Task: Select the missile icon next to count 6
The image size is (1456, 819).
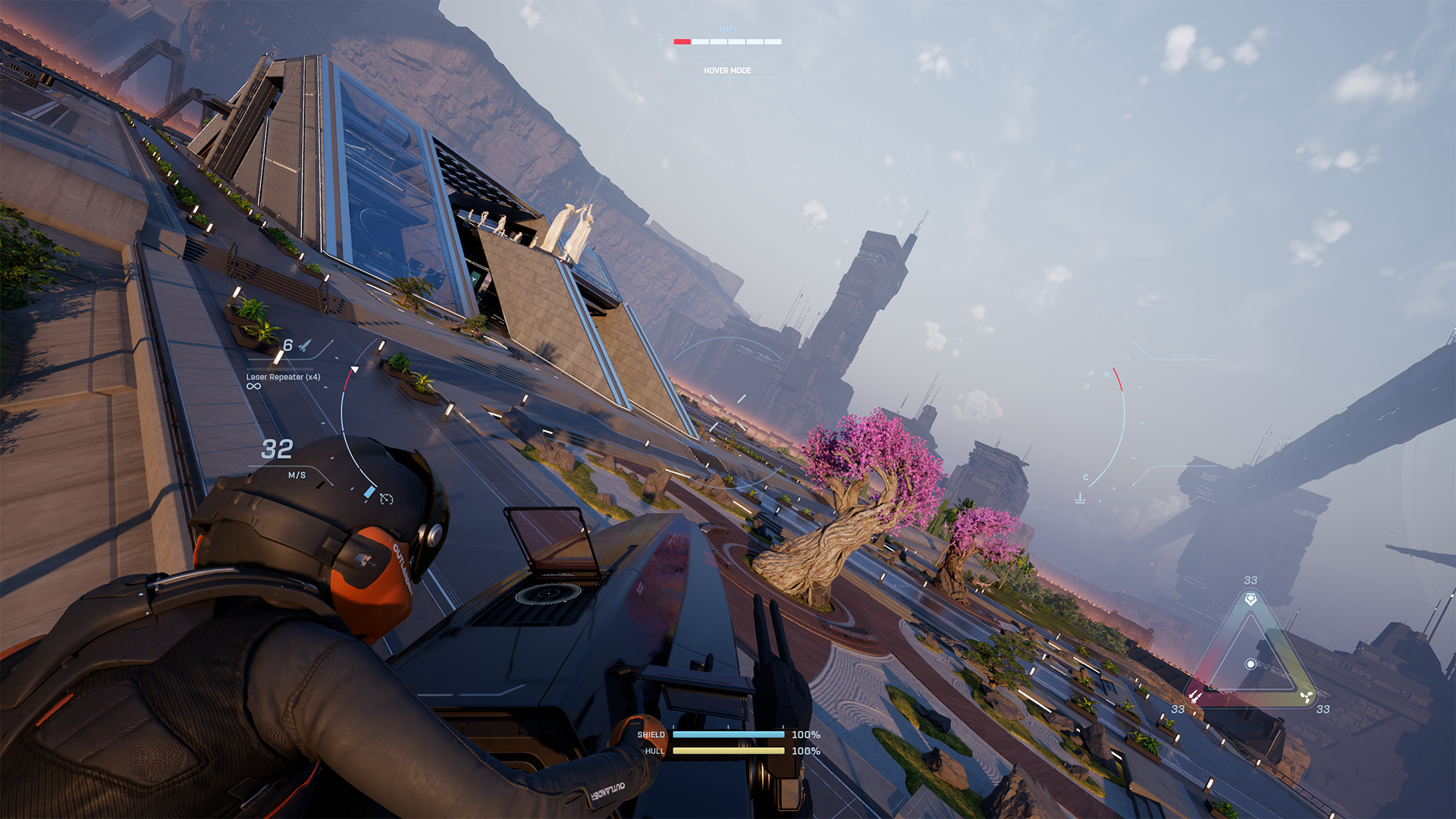Action: tap(306, 347)
